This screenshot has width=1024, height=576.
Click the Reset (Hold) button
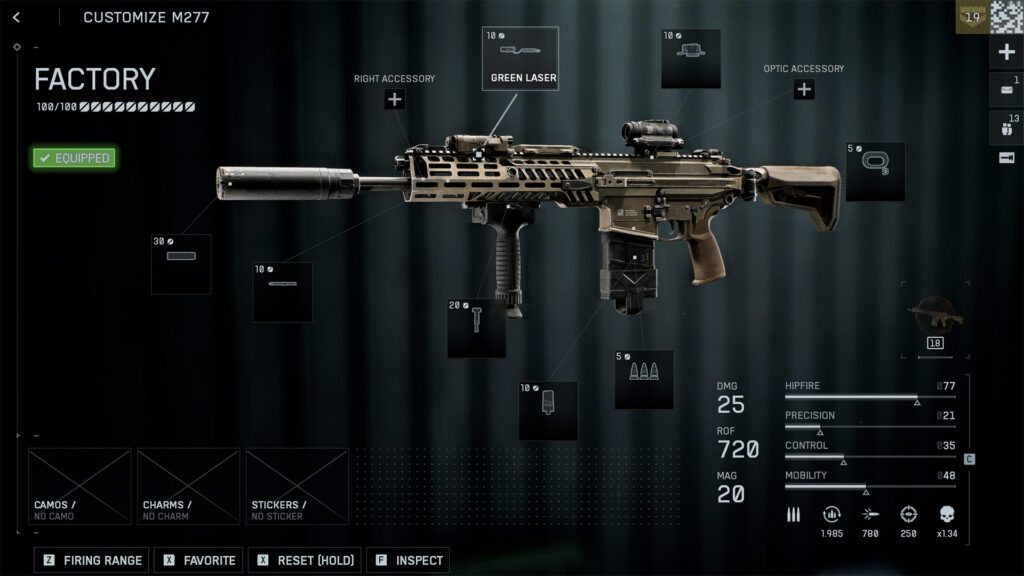coord(304,560)
